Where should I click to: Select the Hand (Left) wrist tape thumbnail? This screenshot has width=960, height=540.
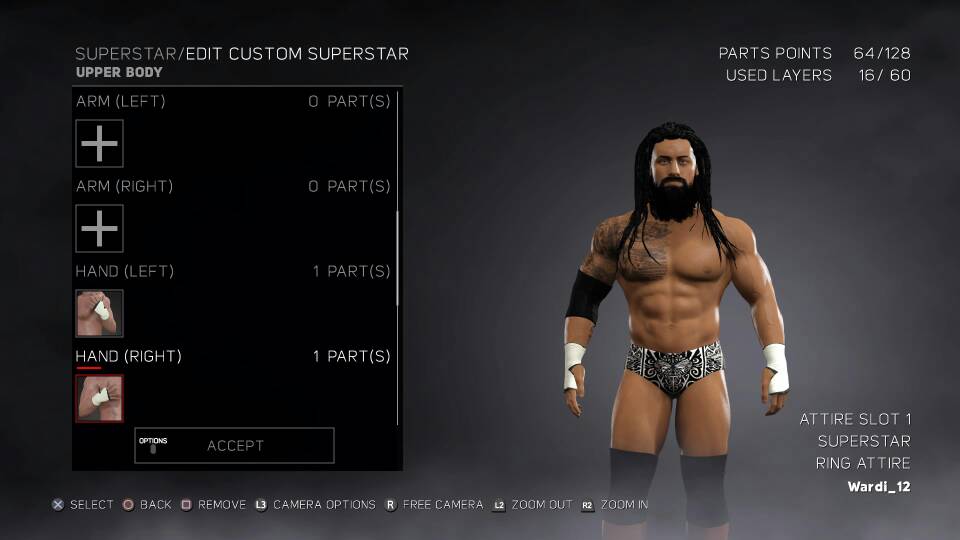coord(100,314)
